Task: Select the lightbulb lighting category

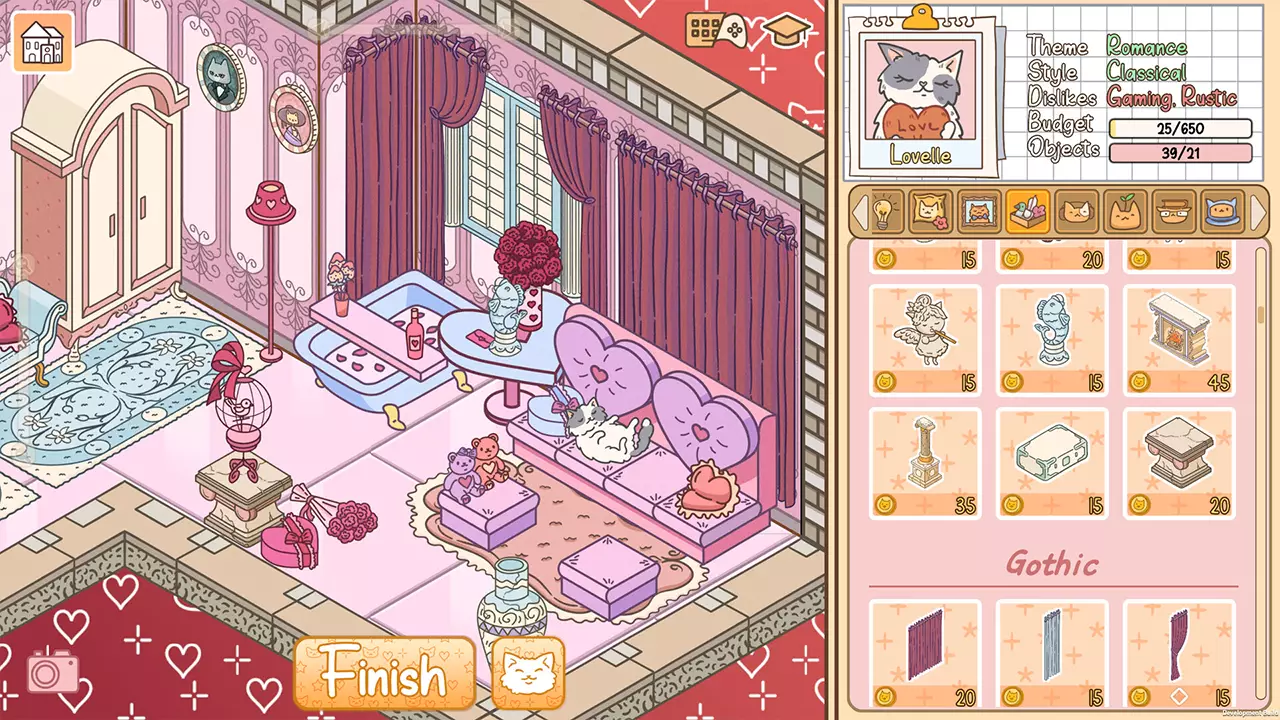Action: point(884,212)
